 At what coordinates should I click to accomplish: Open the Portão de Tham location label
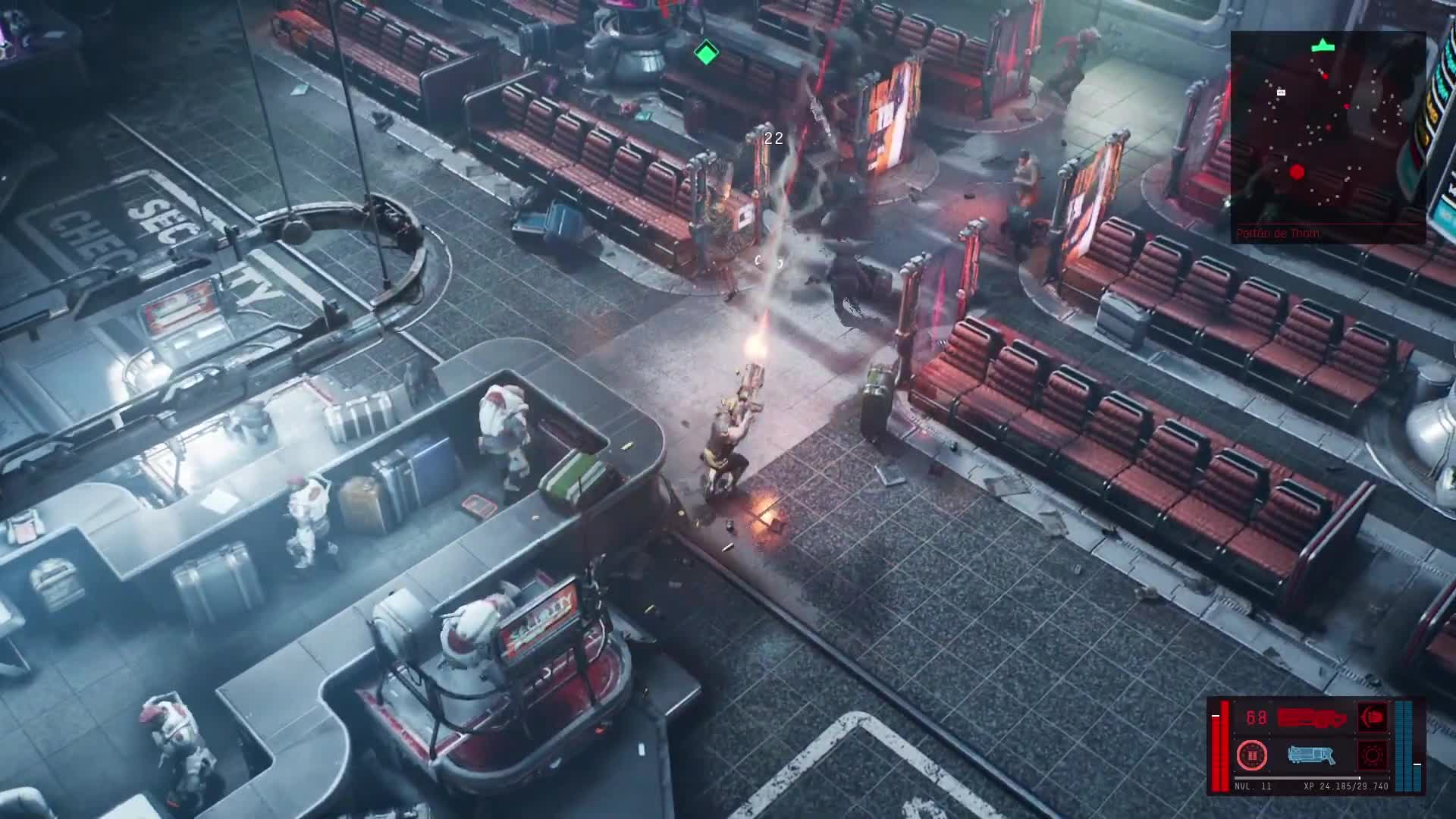coord(1277,232)
